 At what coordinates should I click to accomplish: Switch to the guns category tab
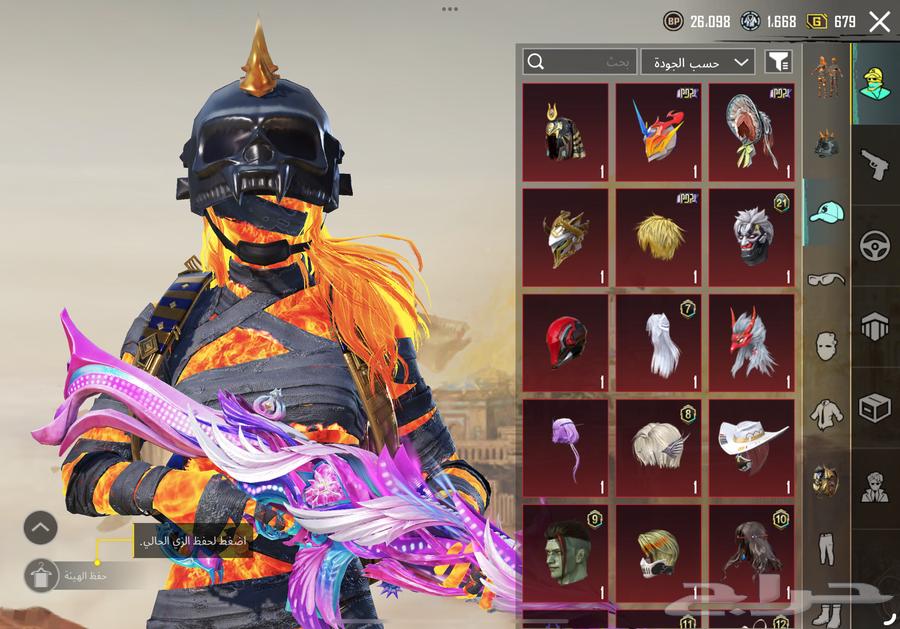tap(875, 164)
